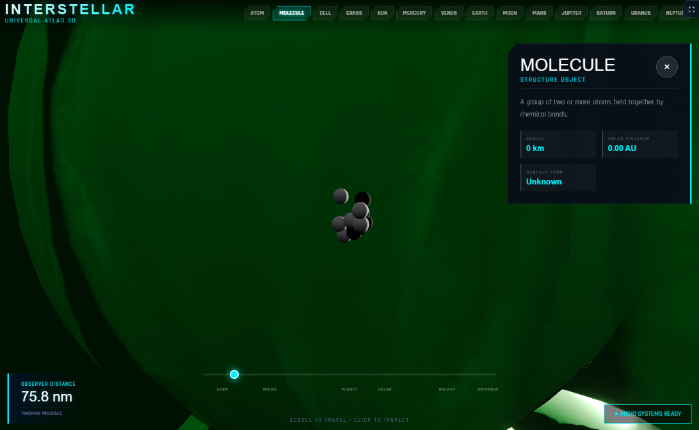Viewport: 699px width, 430px height.
Task: Jump to the Atom object
Action: [258, 13]
